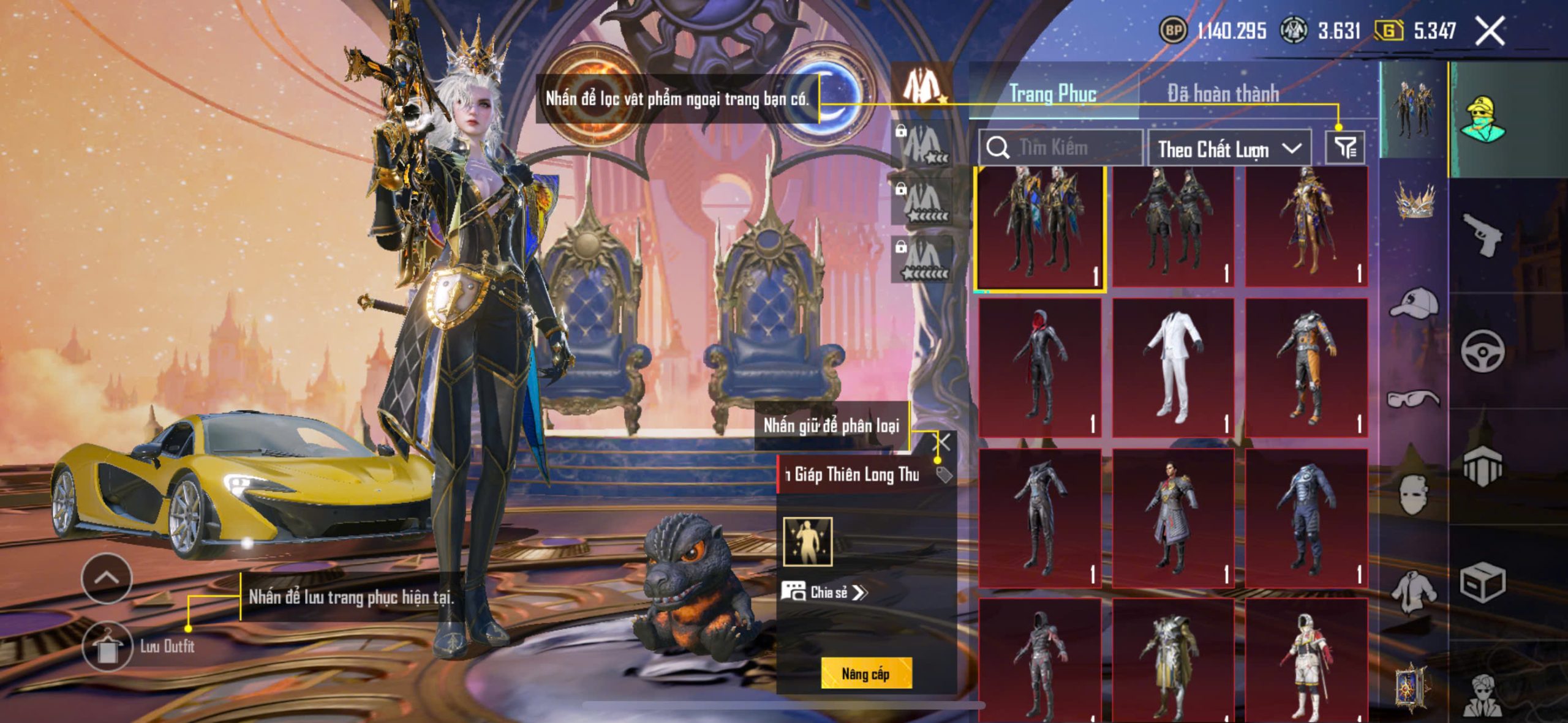Upgrade outfit with the Nâng cấp button
This screenshot has width=1568, height=723.
pyautogui.click(x=865, y=673)
